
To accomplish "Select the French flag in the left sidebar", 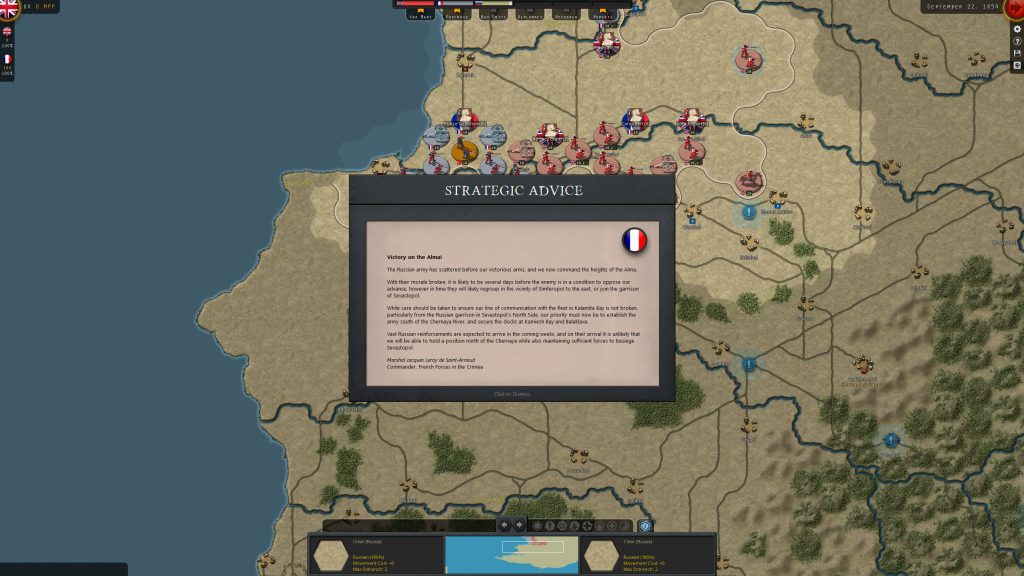I will click(7, 59).
